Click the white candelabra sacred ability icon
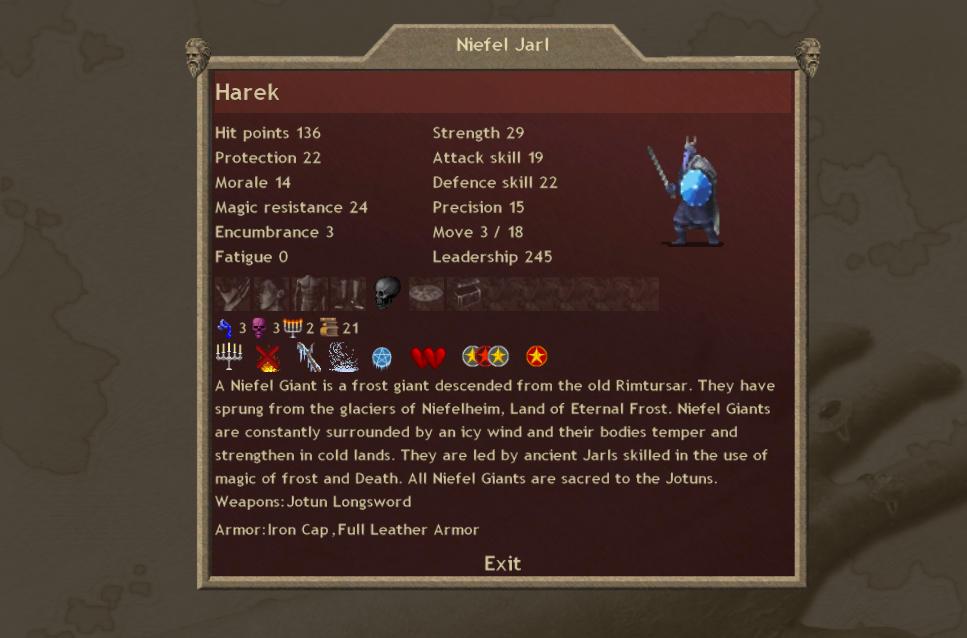 click(229, 356)
